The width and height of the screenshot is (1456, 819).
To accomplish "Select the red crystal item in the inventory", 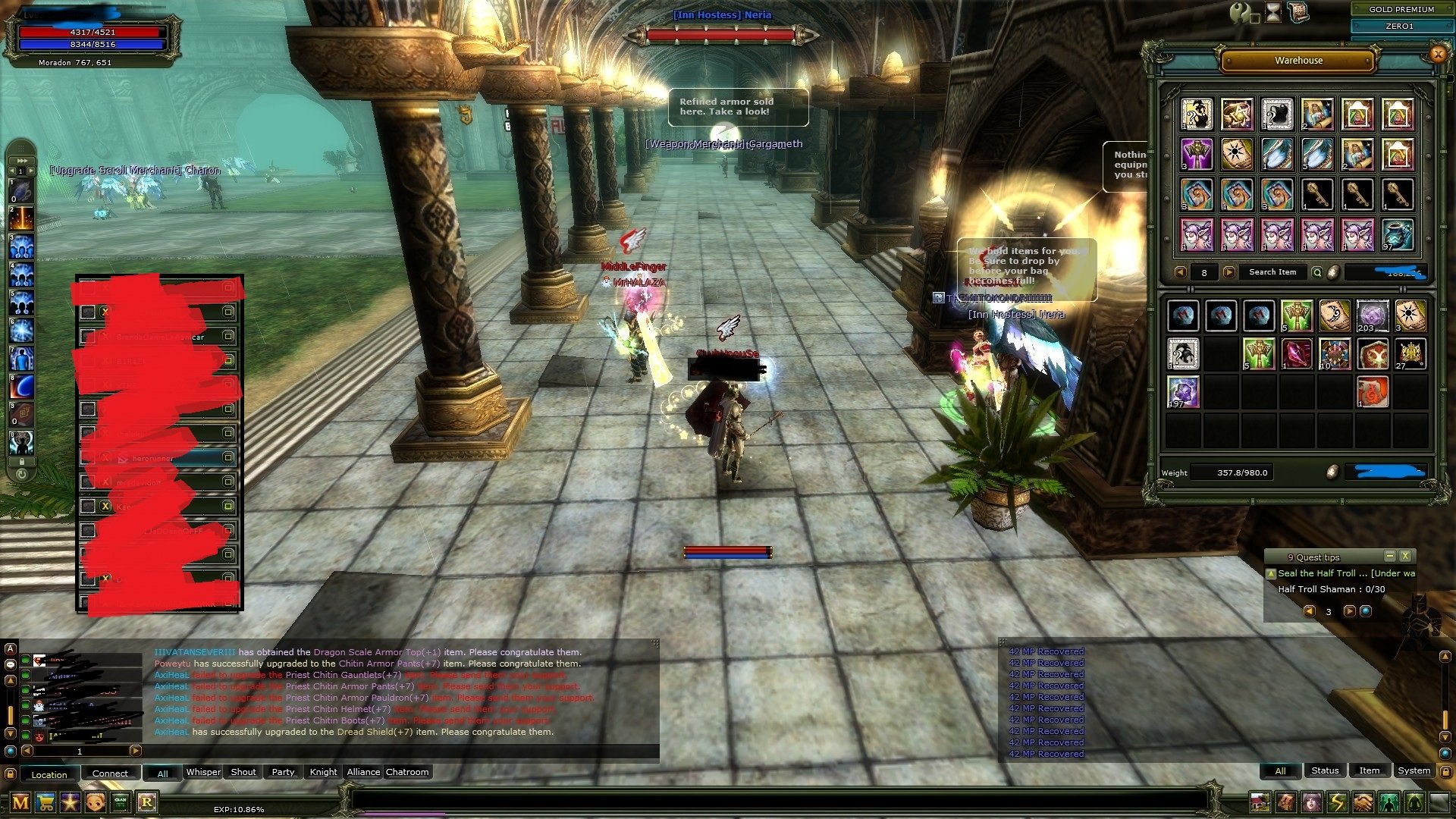I will coord(1296,354).
